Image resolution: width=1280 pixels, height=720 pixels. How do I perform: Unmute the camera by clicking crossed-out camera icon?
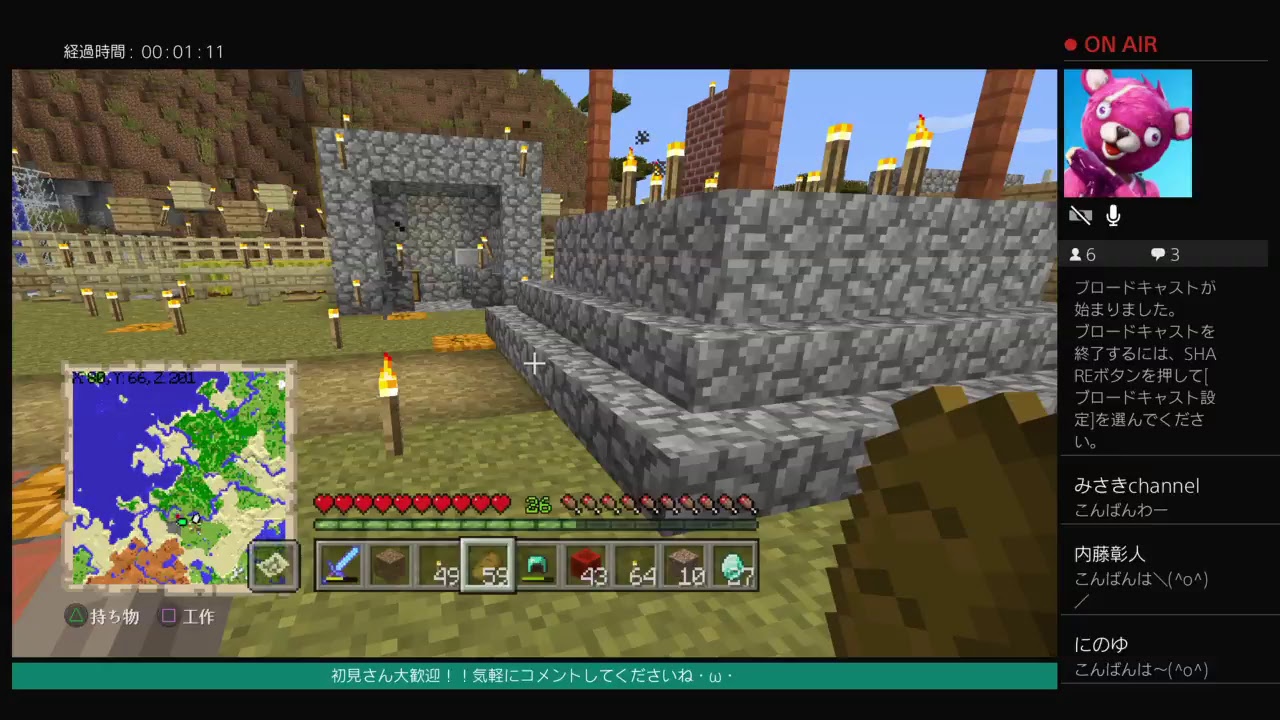point(1080,215)
